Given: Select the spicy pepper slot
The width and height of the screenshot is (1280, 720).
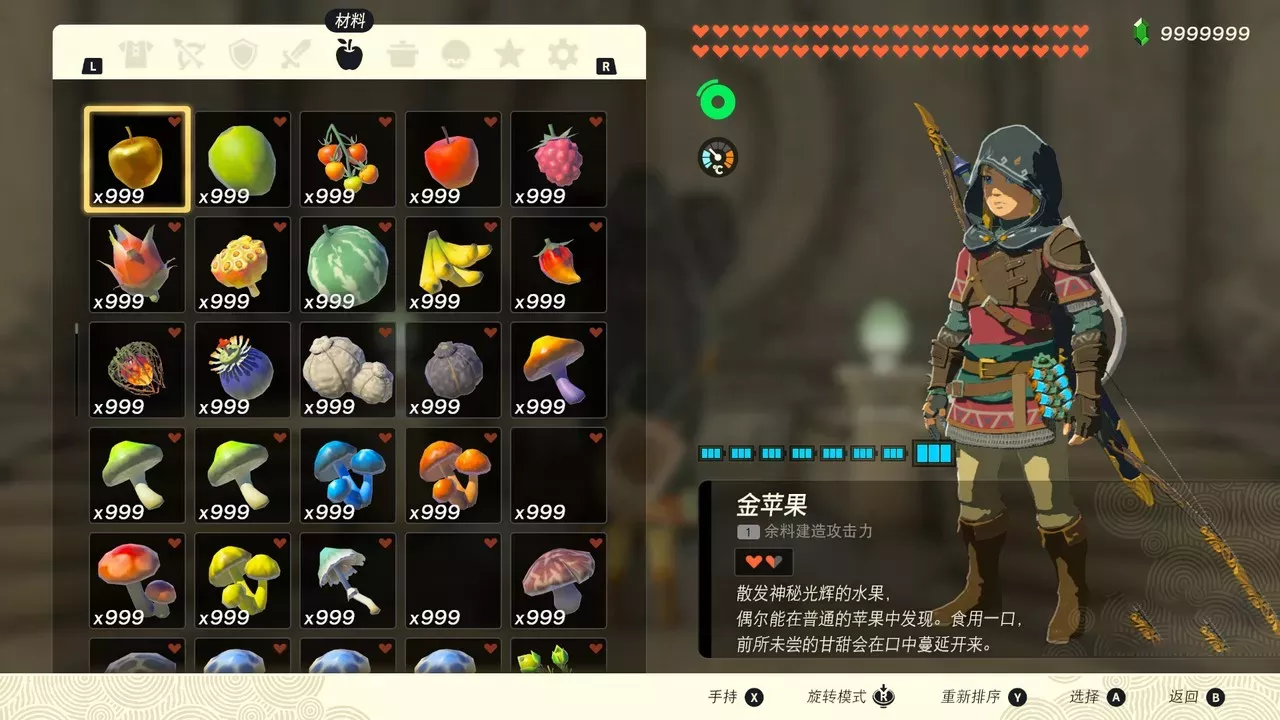Looking at the screenshot, I should coord(559,264).
